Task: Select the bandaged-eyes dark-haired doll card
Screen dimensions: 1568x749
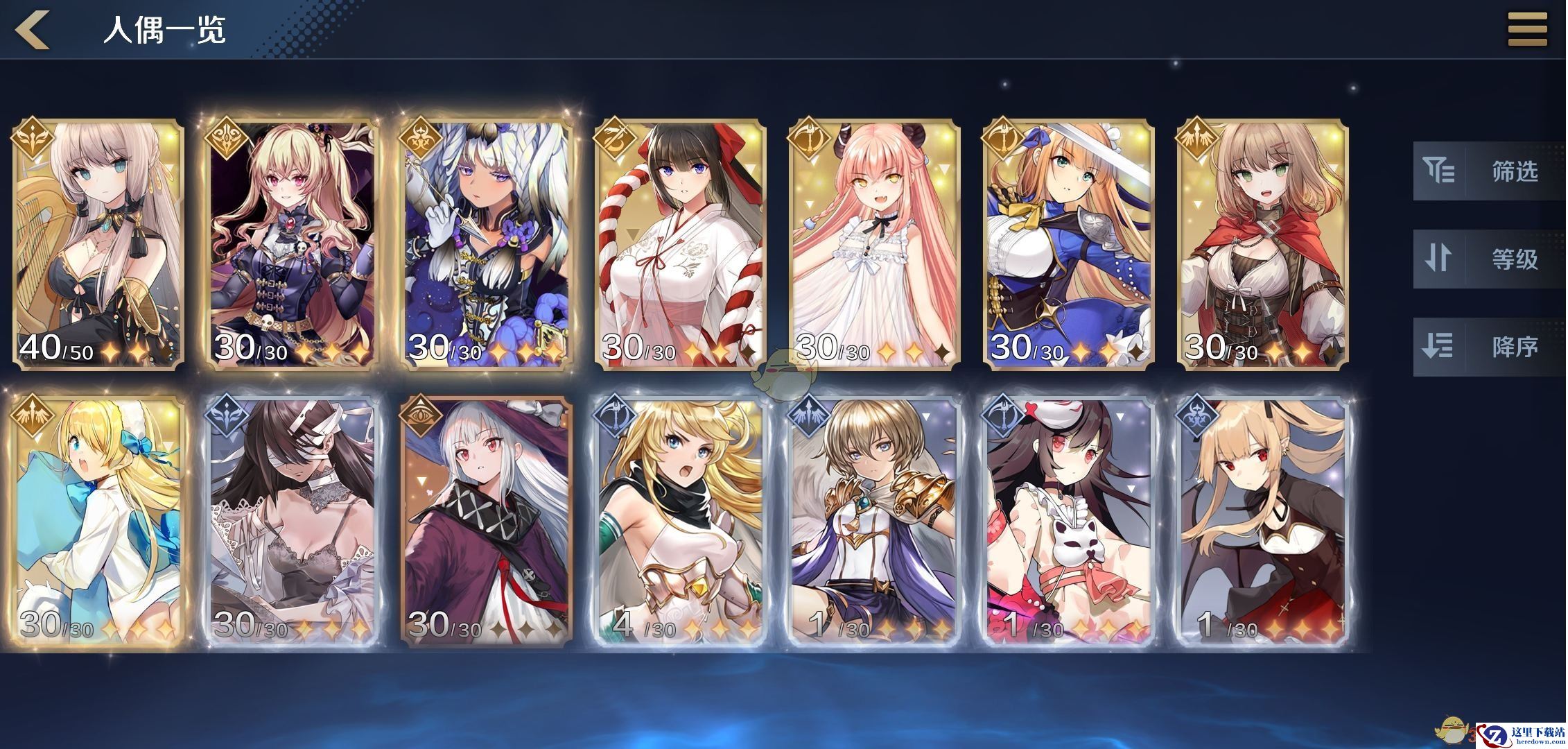Action: pyautogui.click(x=293, y=522)
